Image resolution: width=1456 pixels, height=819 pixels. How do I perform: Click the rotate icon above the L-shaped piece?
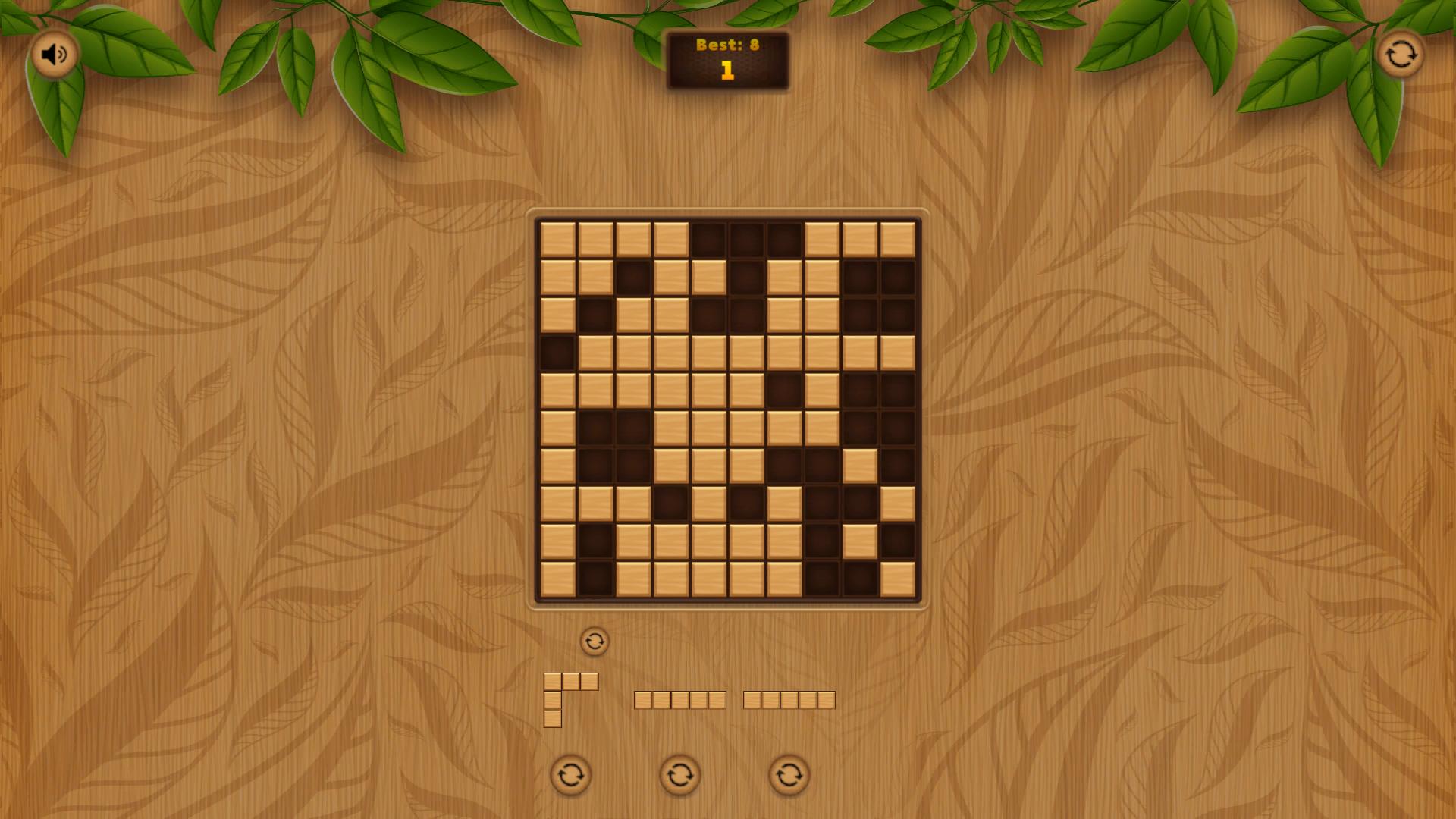[x=595, y=641]
